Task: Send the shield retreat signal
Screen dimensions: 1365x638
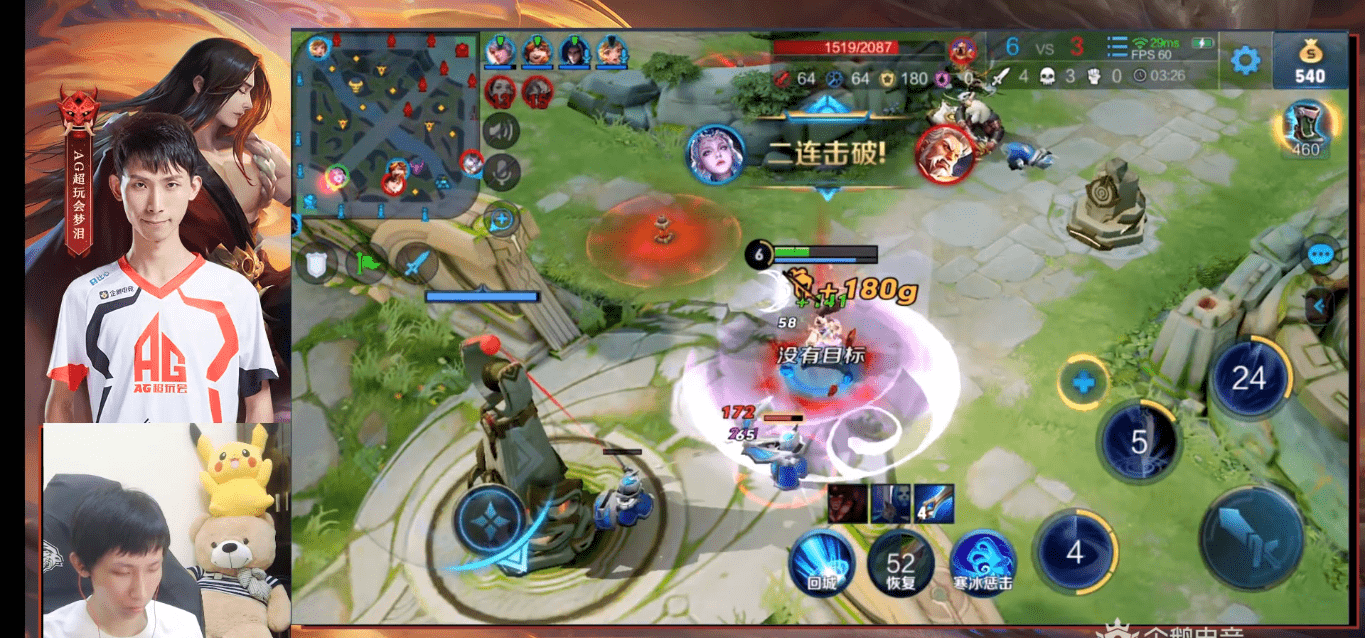Action: [318, 264]
